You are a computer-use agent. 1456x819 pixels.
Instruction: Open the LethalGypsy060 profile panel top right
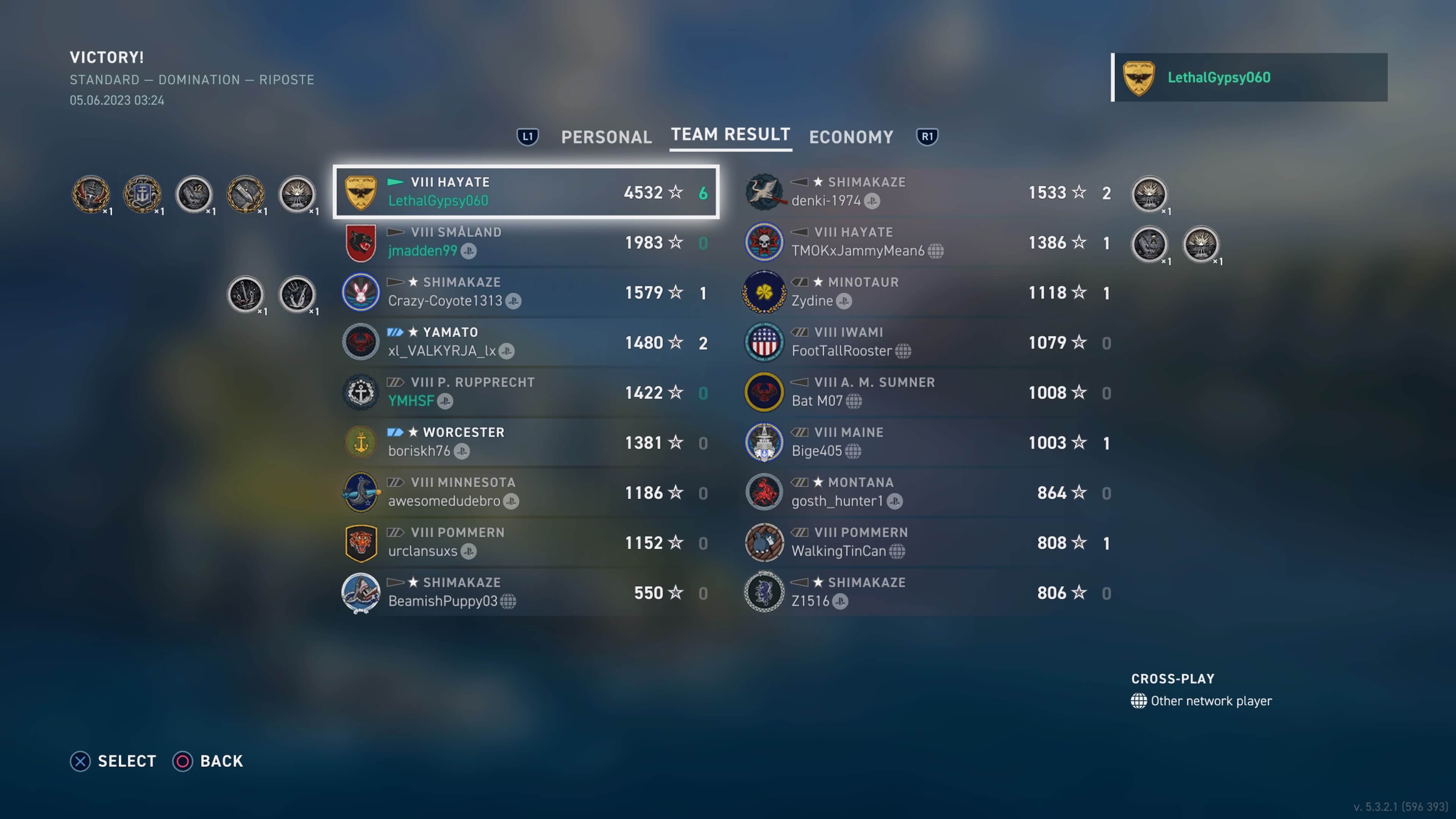(1249, 77)
